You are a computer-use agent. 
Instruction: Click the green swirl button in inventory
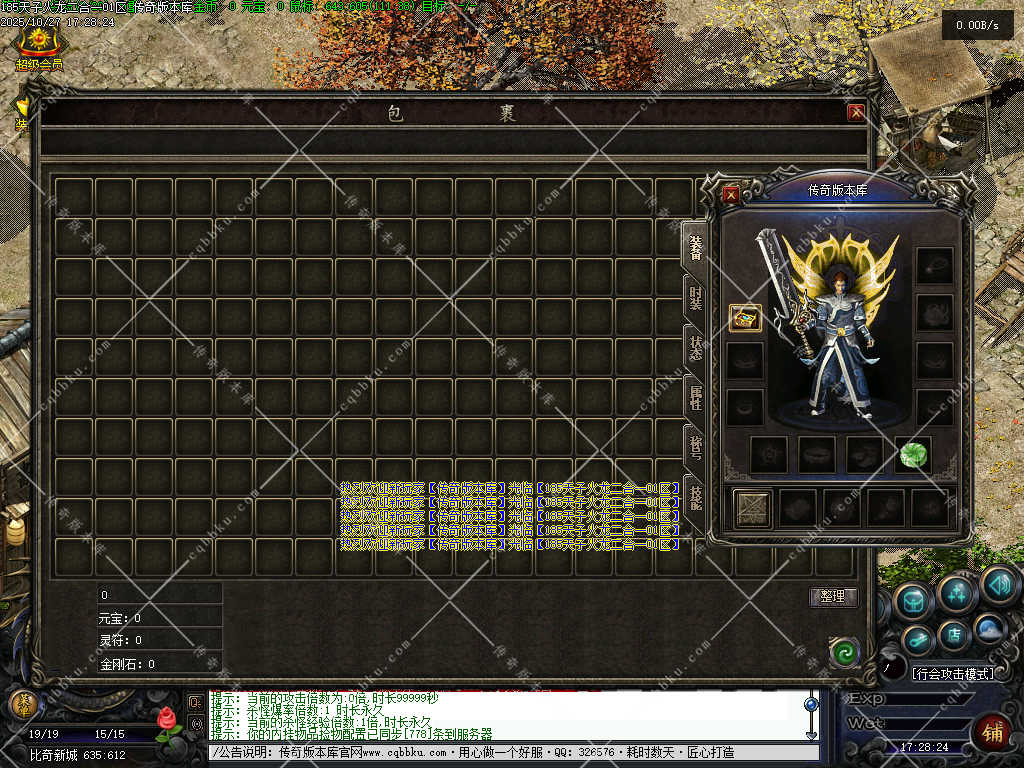845,653
